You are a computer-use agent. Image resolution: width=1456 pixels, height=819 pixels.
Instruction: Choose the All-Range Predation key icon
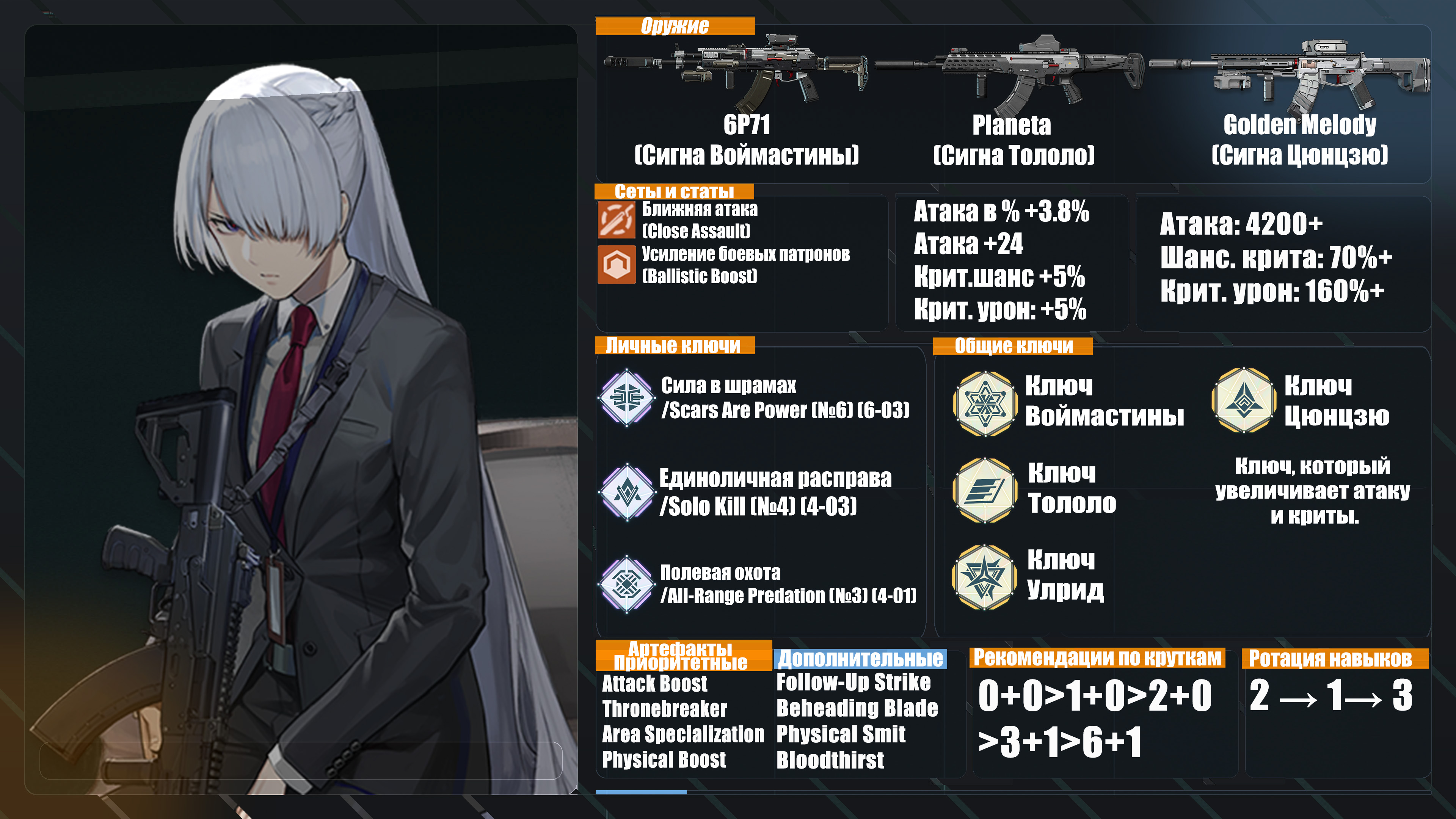(x=627, y=583)
